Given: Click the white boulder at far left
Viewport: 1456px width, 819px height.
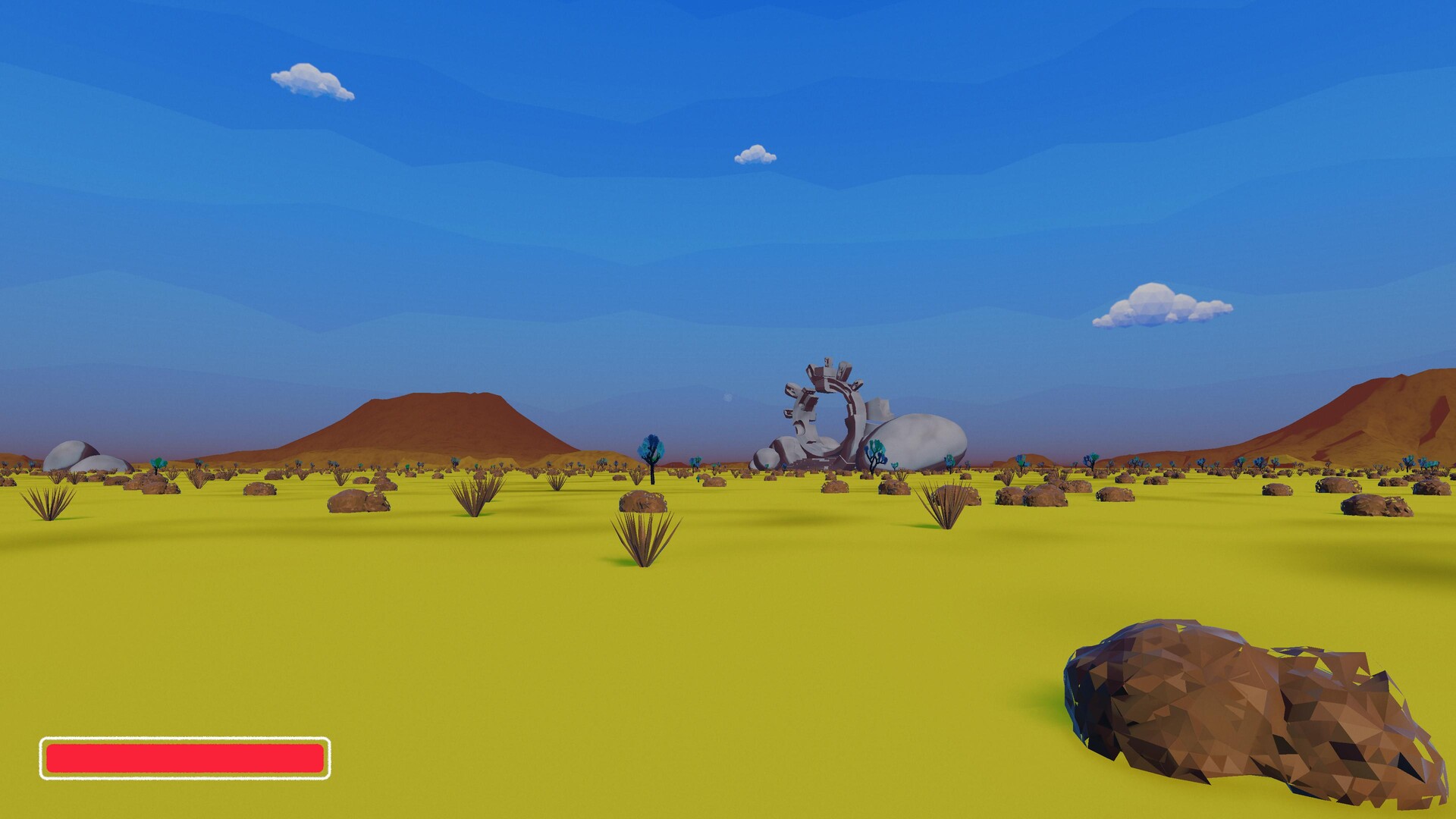Looking at the screenshot, I should click(72, 455).
